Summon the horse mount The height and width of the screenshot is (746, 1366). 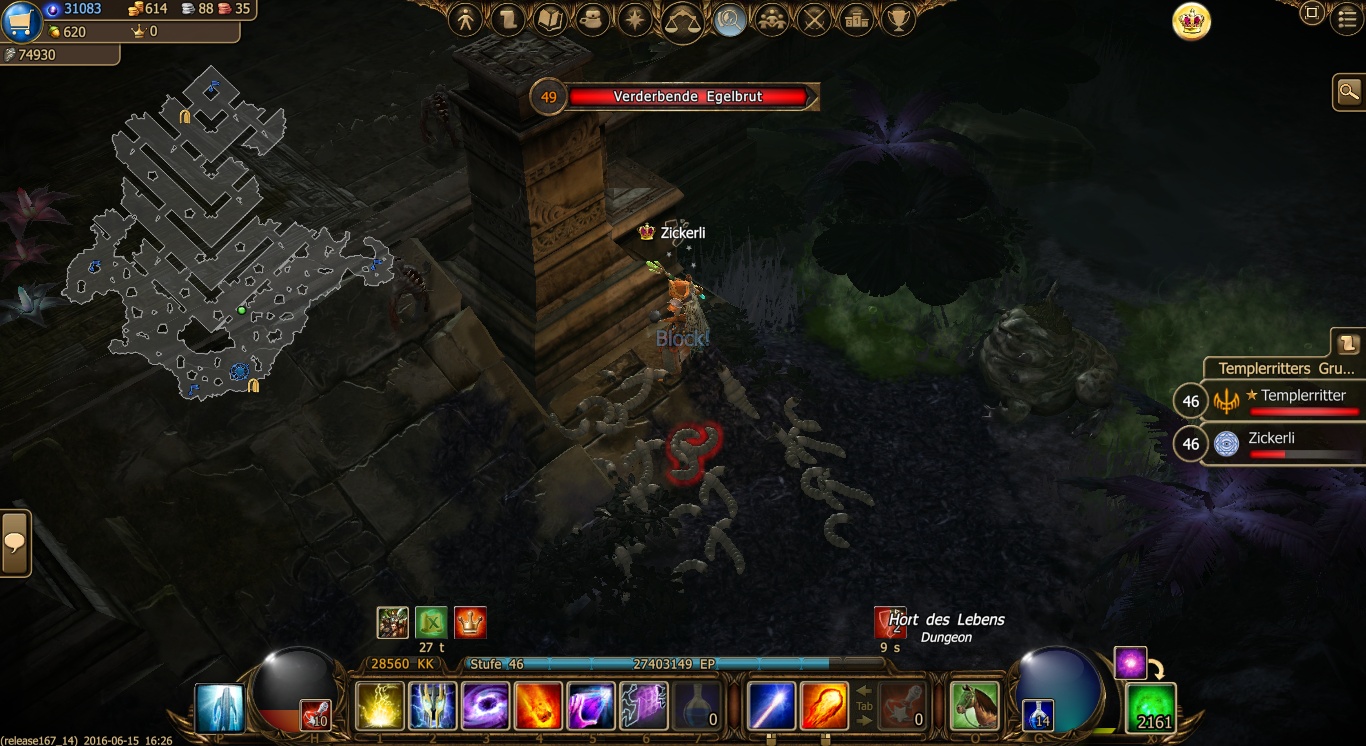[974, 706]
